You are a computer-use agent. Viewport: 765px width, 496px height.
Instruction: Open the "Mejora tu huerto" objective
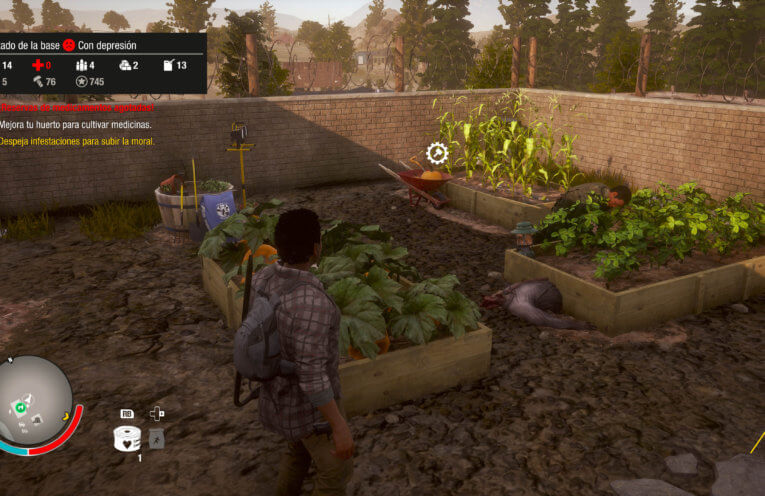pyautogui.click(x=76, y=125)
